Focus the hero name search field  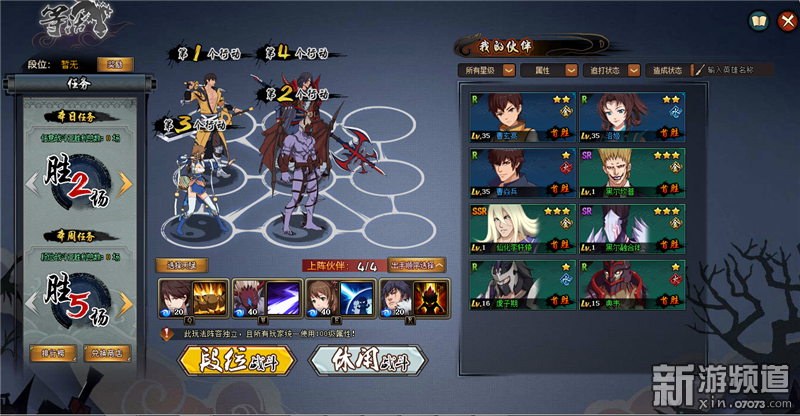pyautogui.click(x=740, y=70)
